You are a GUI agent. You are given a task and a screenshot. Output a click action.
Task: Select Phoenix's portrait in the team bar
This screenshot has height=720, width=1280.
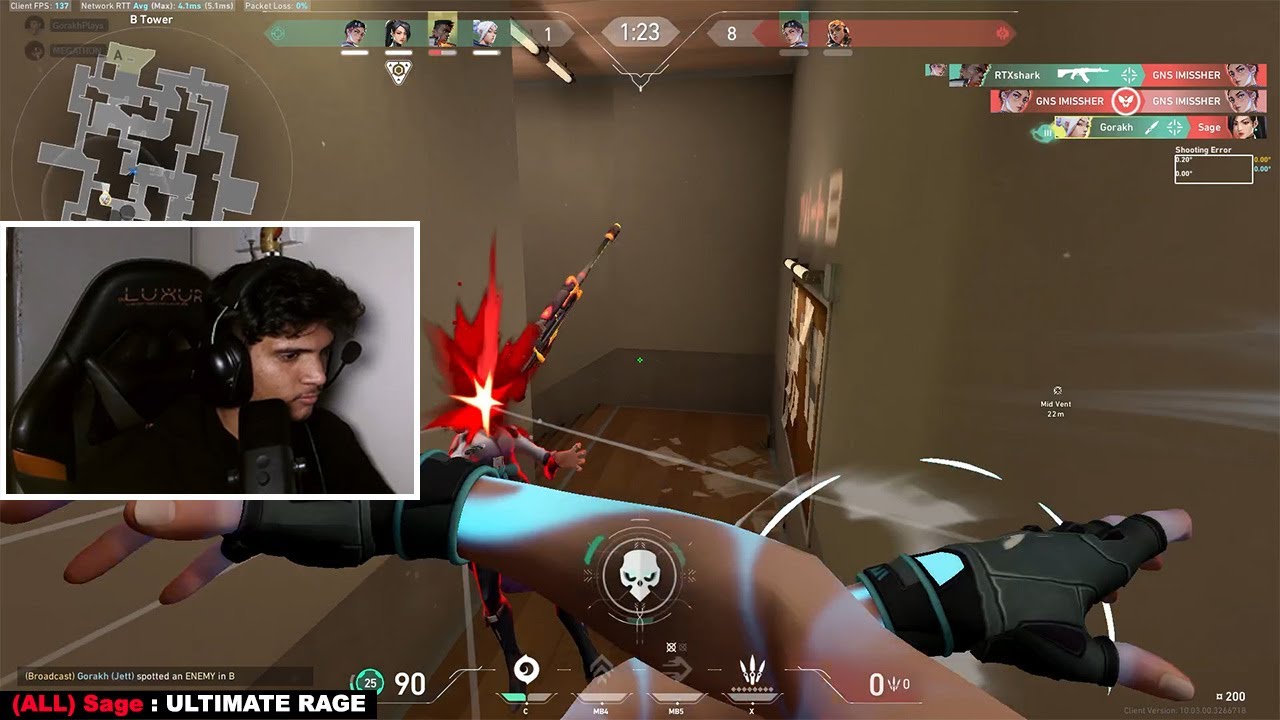pos(442,32)
